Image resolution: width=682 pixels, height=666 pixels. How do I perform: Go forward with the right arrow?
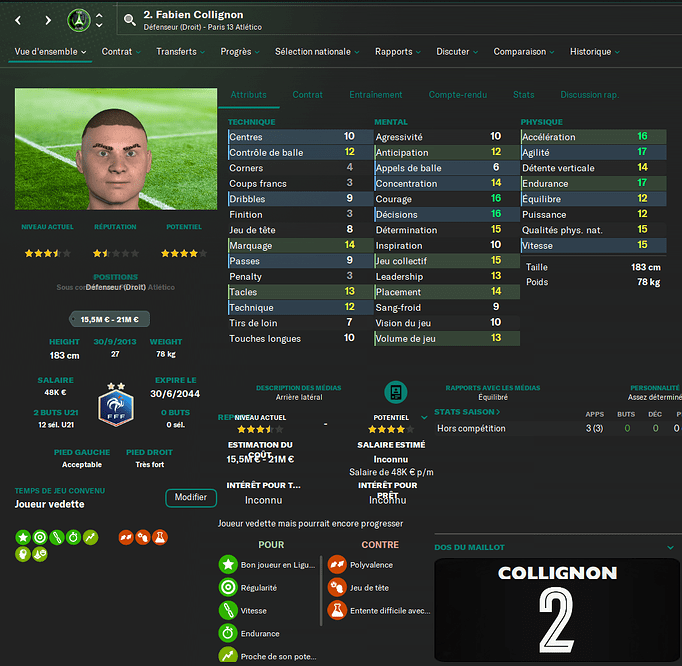pos(48,20)
